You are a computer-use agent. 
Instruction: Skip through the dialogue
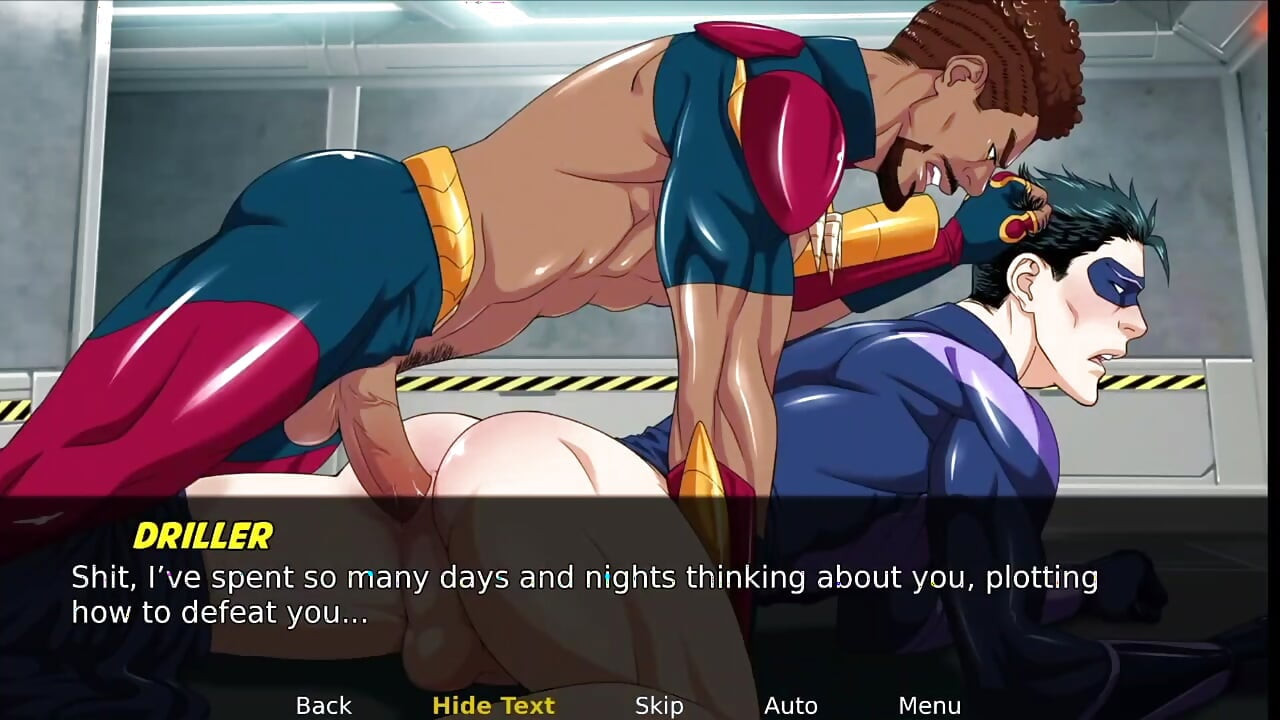point(659,706)
